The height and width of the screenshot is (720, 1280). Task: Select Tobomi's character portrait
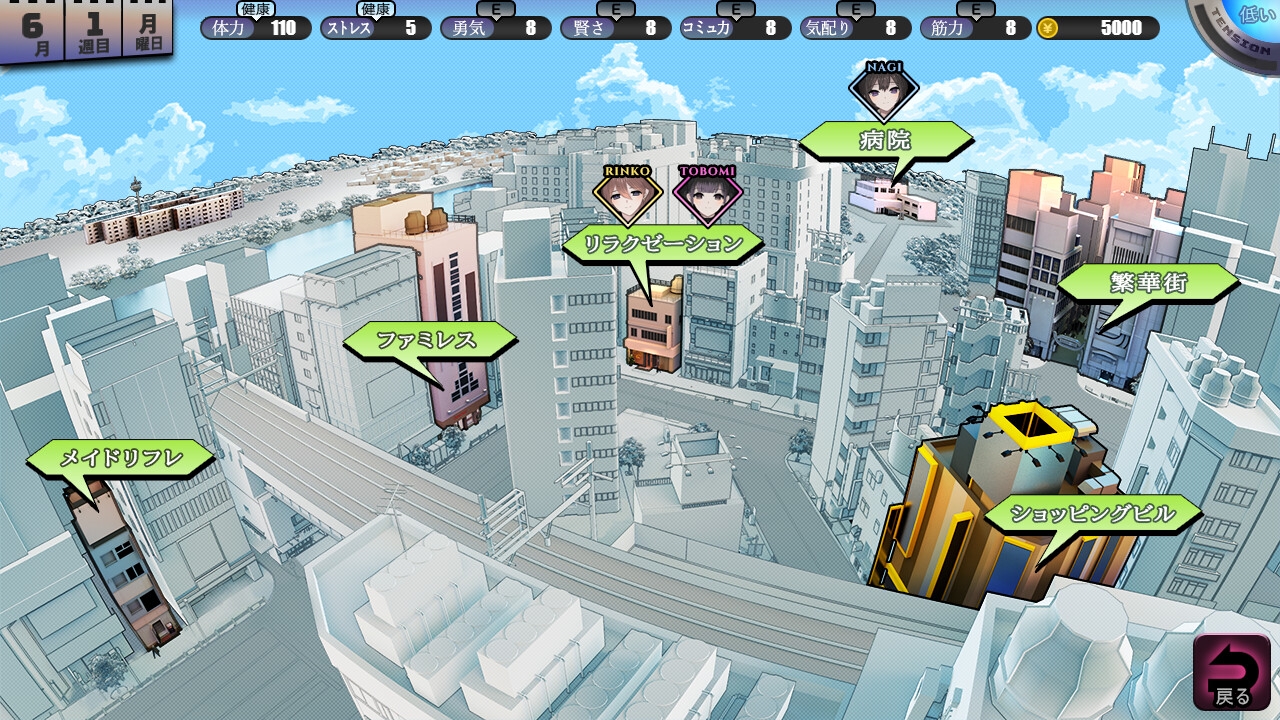(x=707, y=194)
